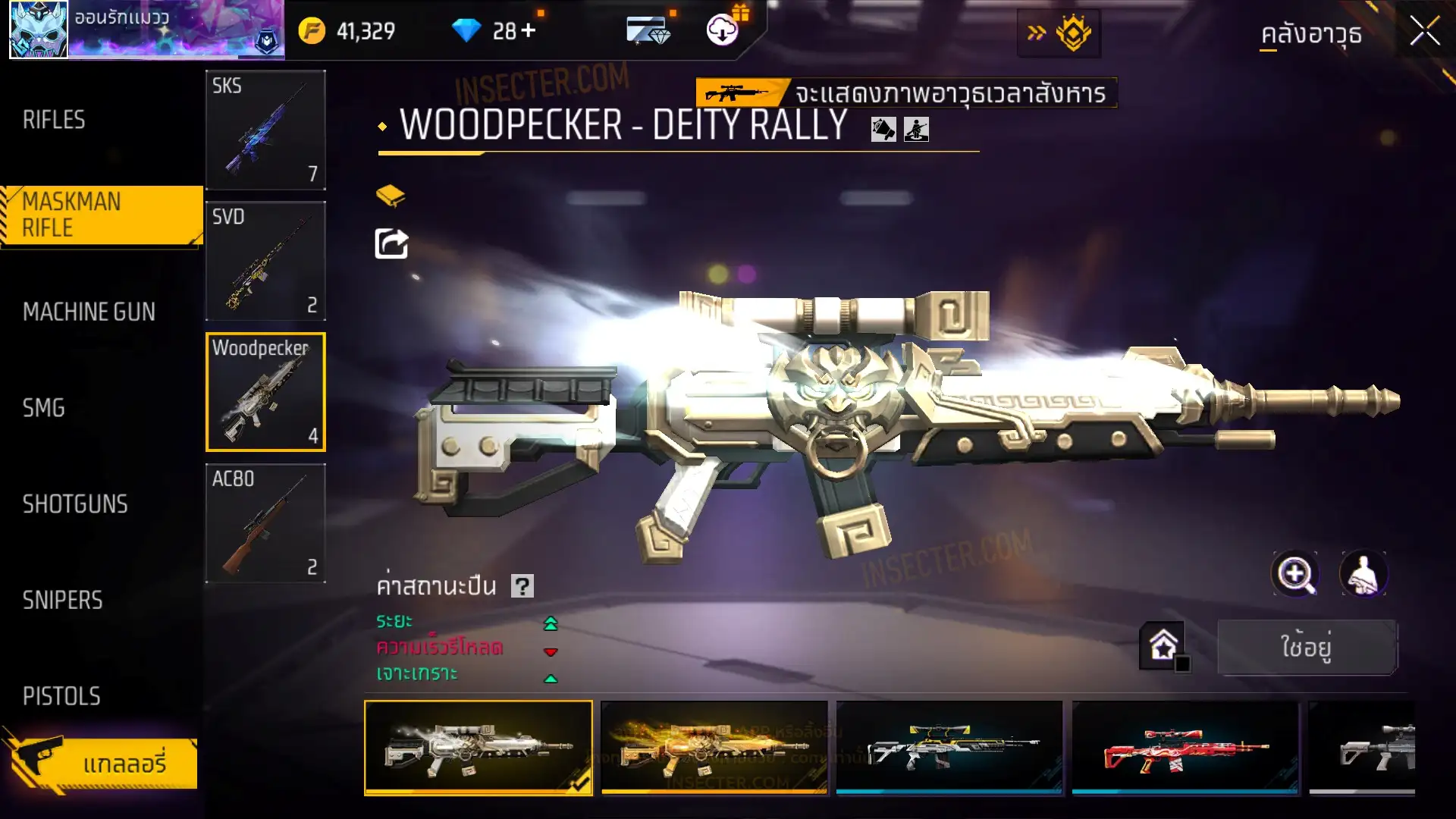
Task: Open the gun stats question mark help
Action: coord(522,586)
